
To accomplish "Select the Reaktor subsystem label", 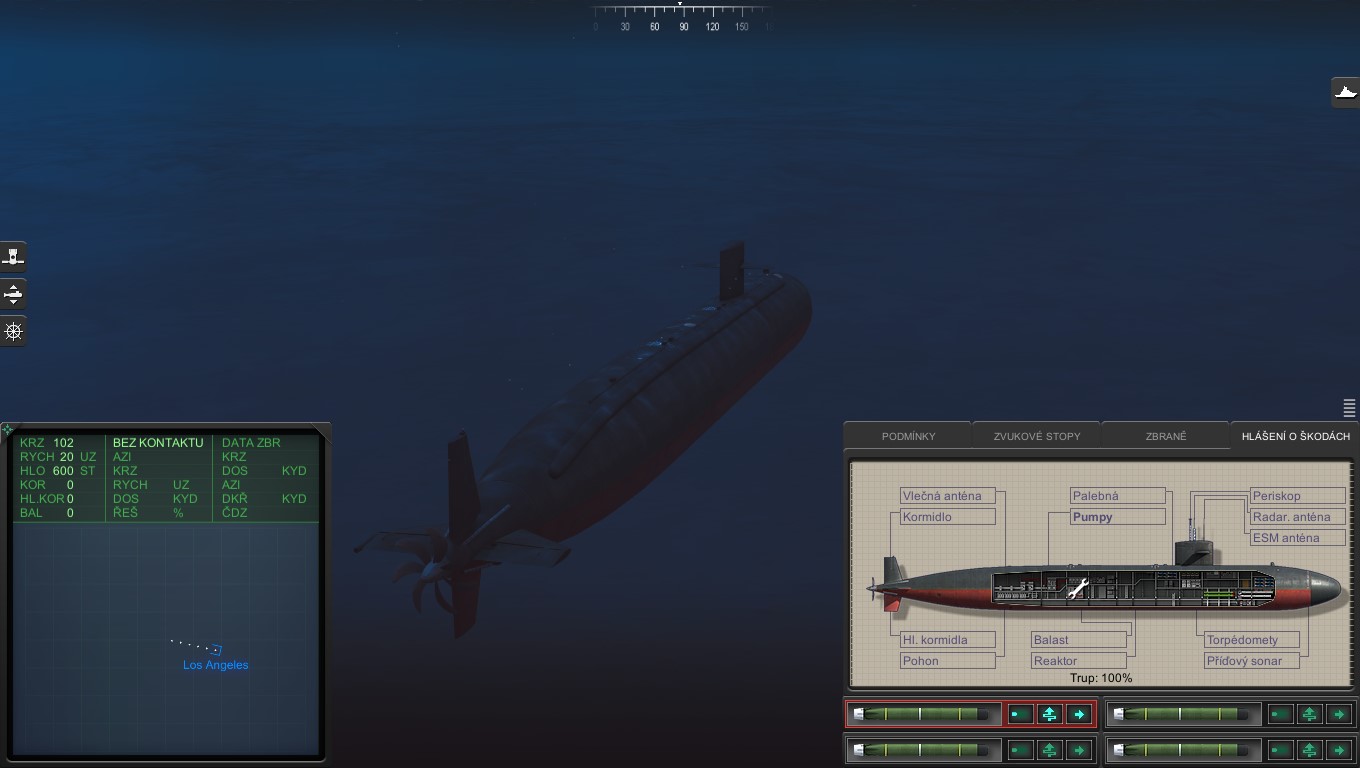I will pos(1079,661).
